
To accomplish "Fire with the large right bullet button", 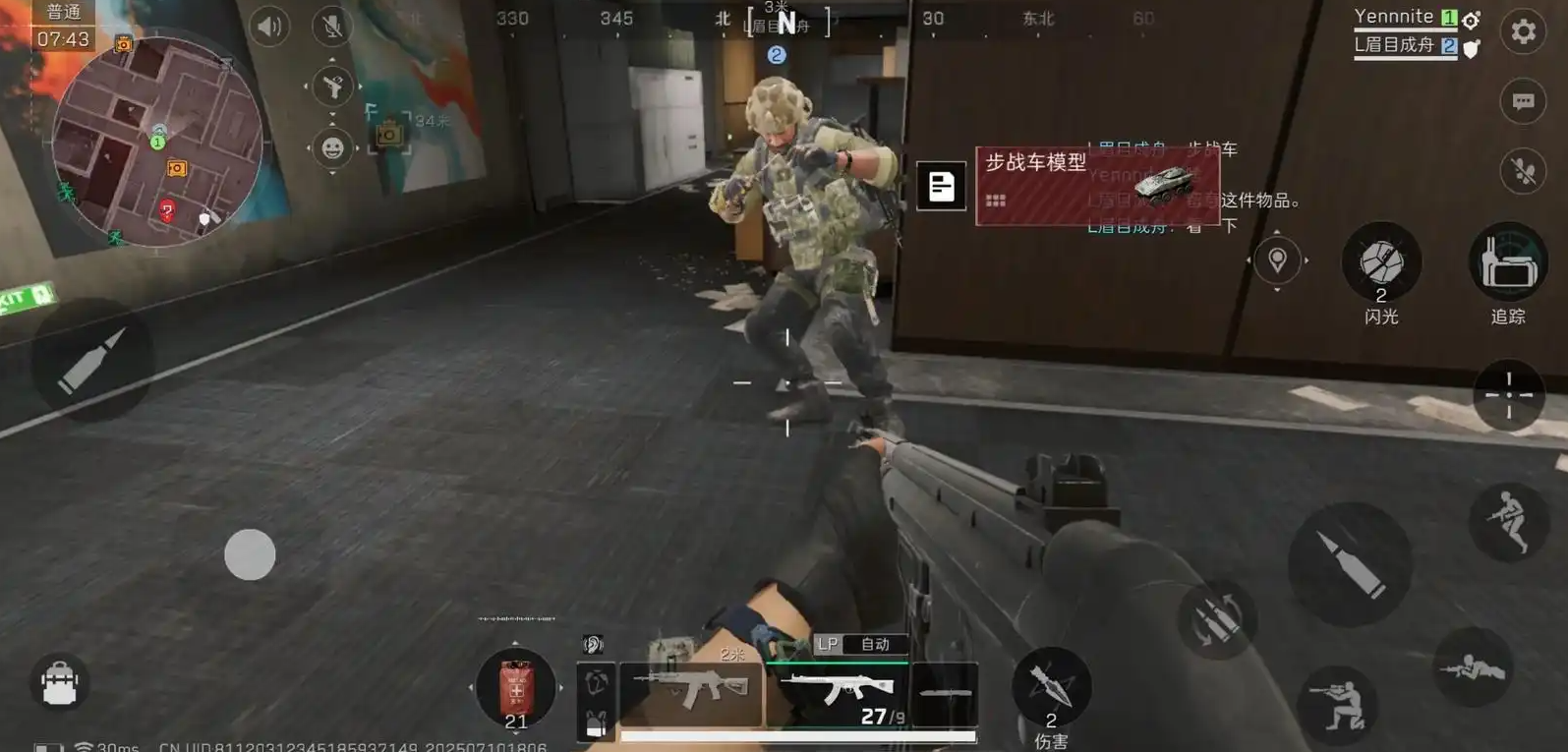I will [x=1350, y=564].
